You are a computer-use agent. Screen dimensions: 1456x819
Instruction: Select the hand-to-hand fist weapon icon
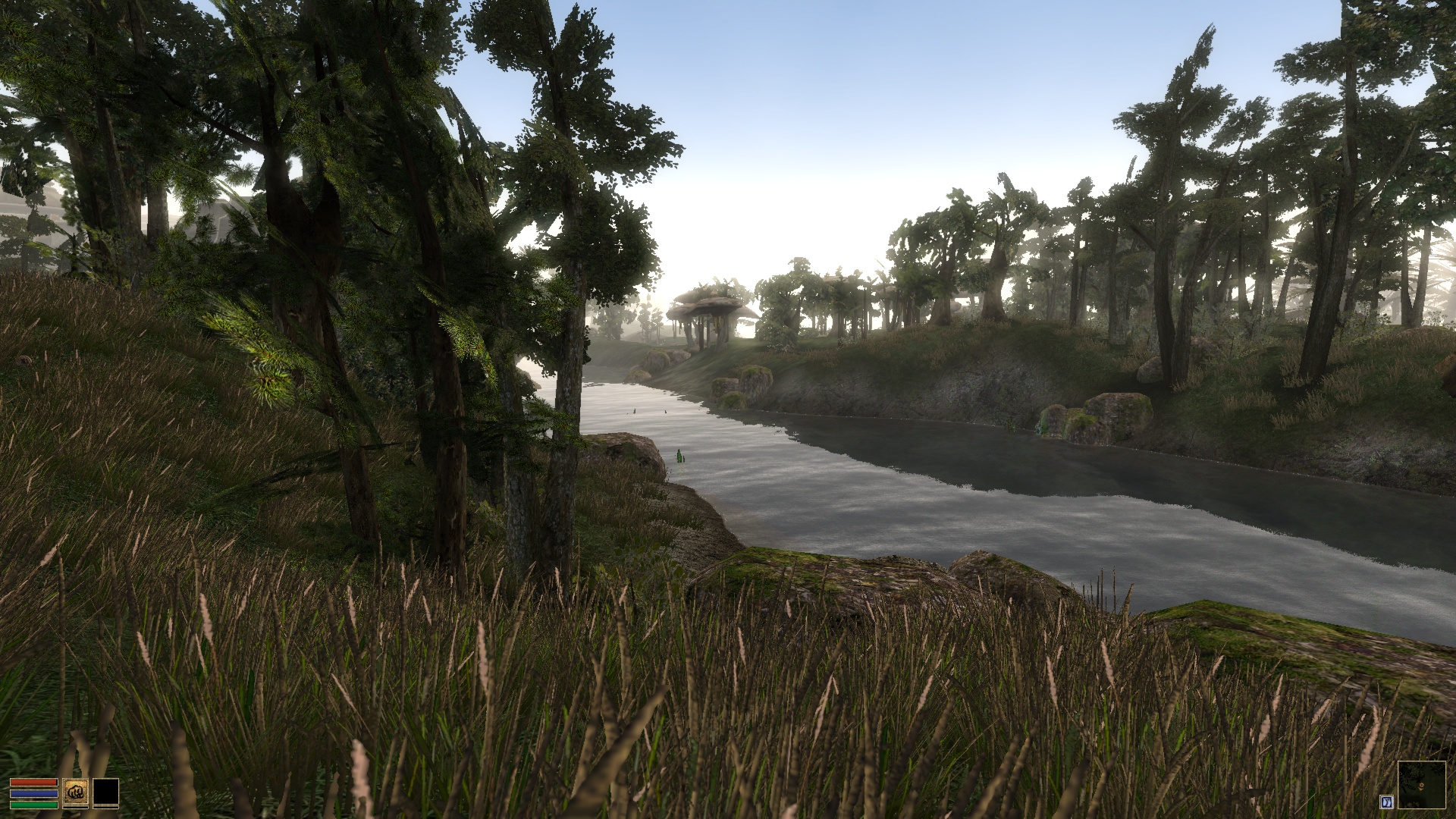click(76, 792)
